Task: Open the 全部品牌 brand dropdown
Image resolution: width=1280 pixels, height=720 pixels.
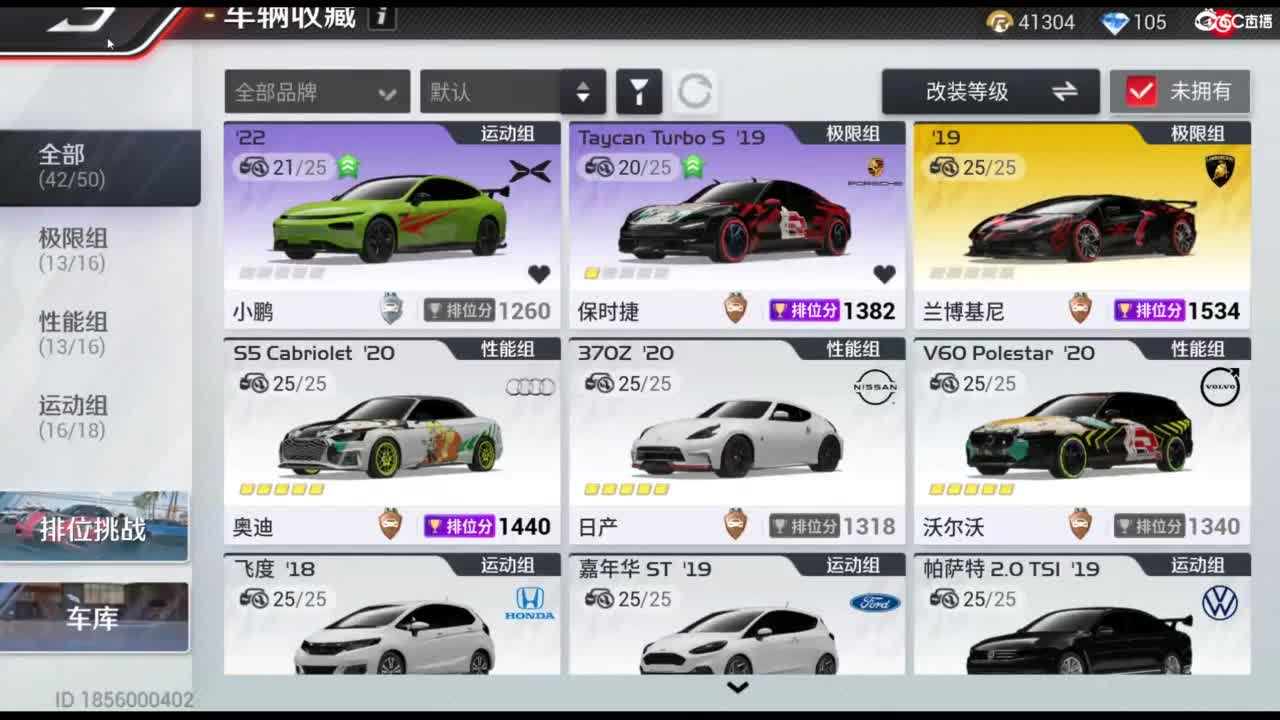Action: click(x=316, y=91)
